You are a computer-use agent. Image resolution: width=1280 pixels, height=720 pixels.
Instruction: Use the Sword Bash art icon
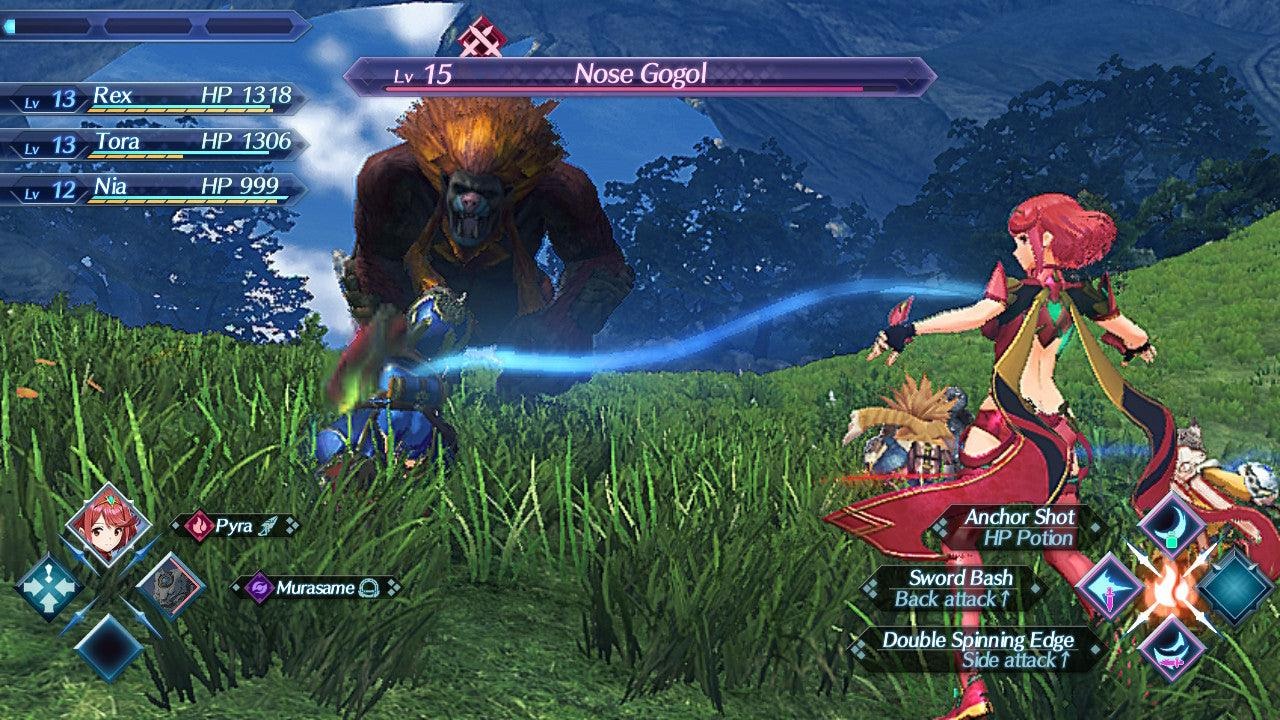point(1108,586)
